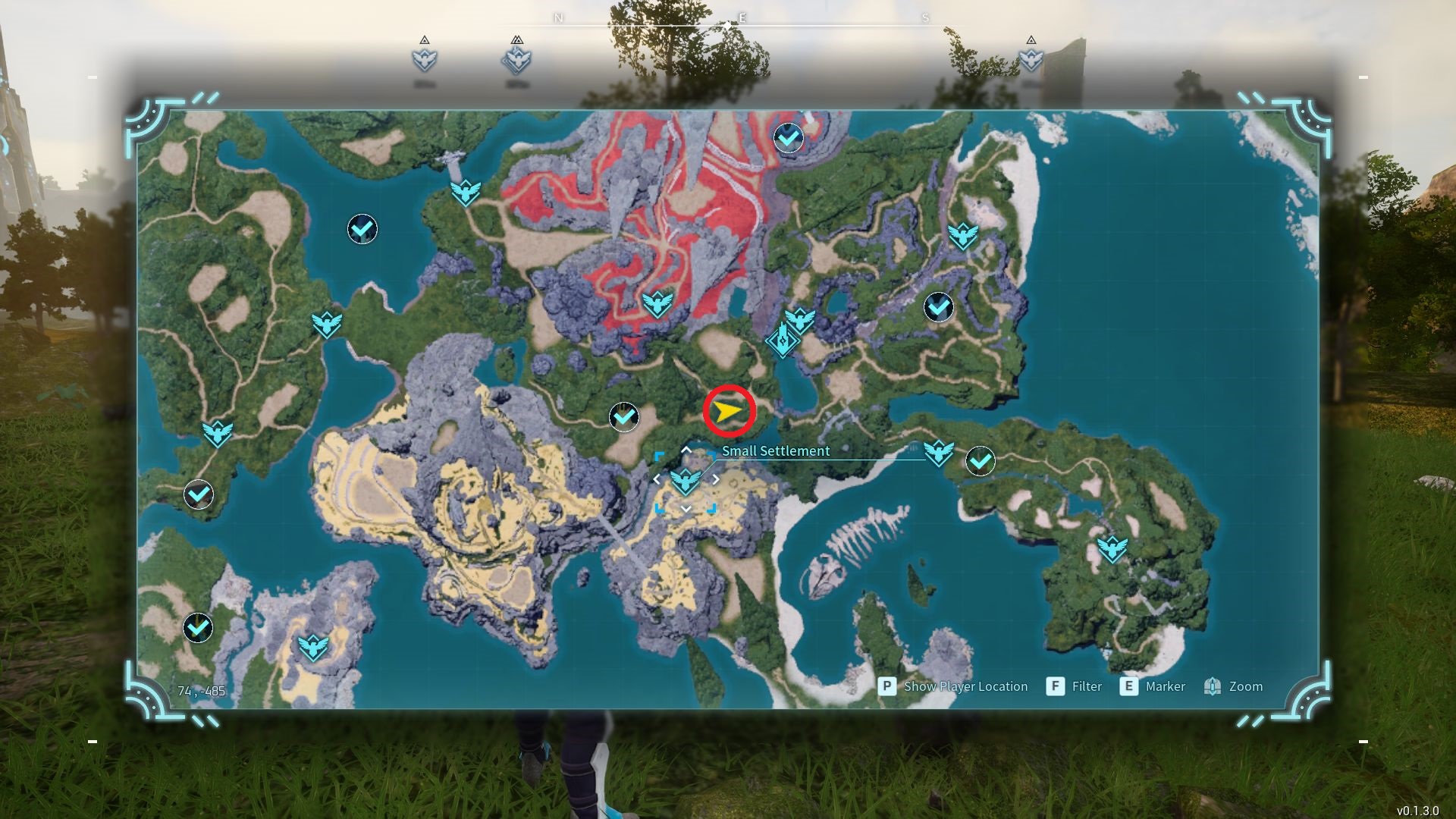The height and width of the screenshot is (819, 1456).
Task: Choose the fast travel eagle in the red volcanic area
Action: [x=657, y=304]
